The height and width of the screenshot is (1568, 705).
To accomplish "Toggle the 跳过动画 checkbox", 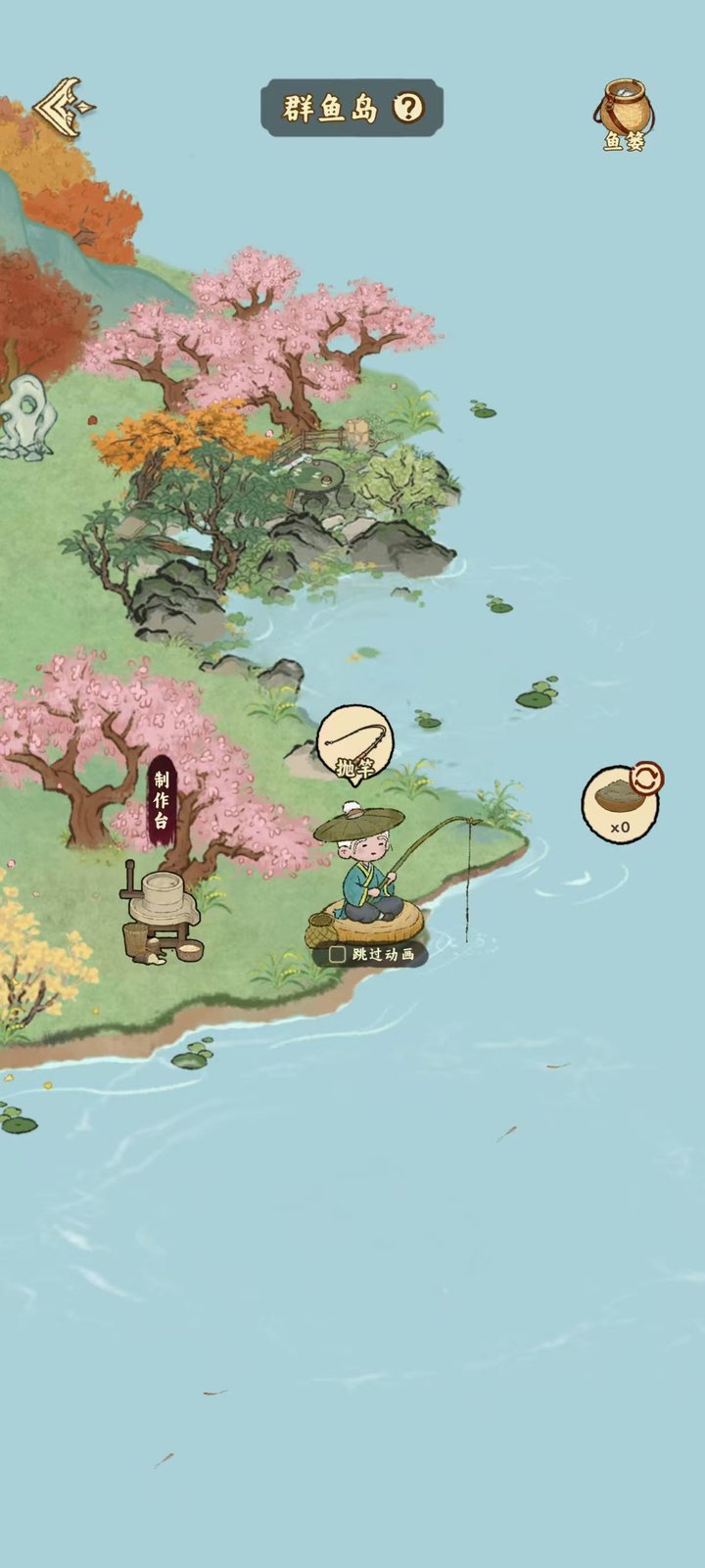I will click(338, 954).
